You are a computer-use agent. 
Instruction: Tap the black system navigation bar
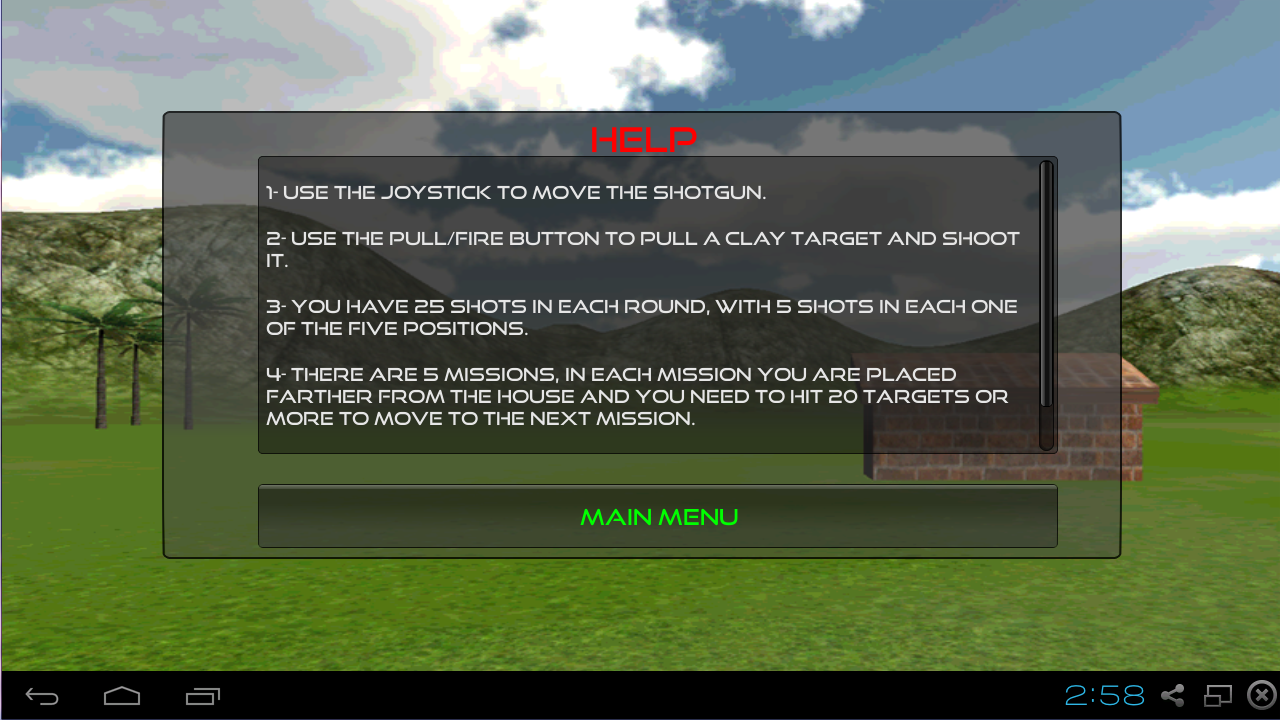point(640,695)
